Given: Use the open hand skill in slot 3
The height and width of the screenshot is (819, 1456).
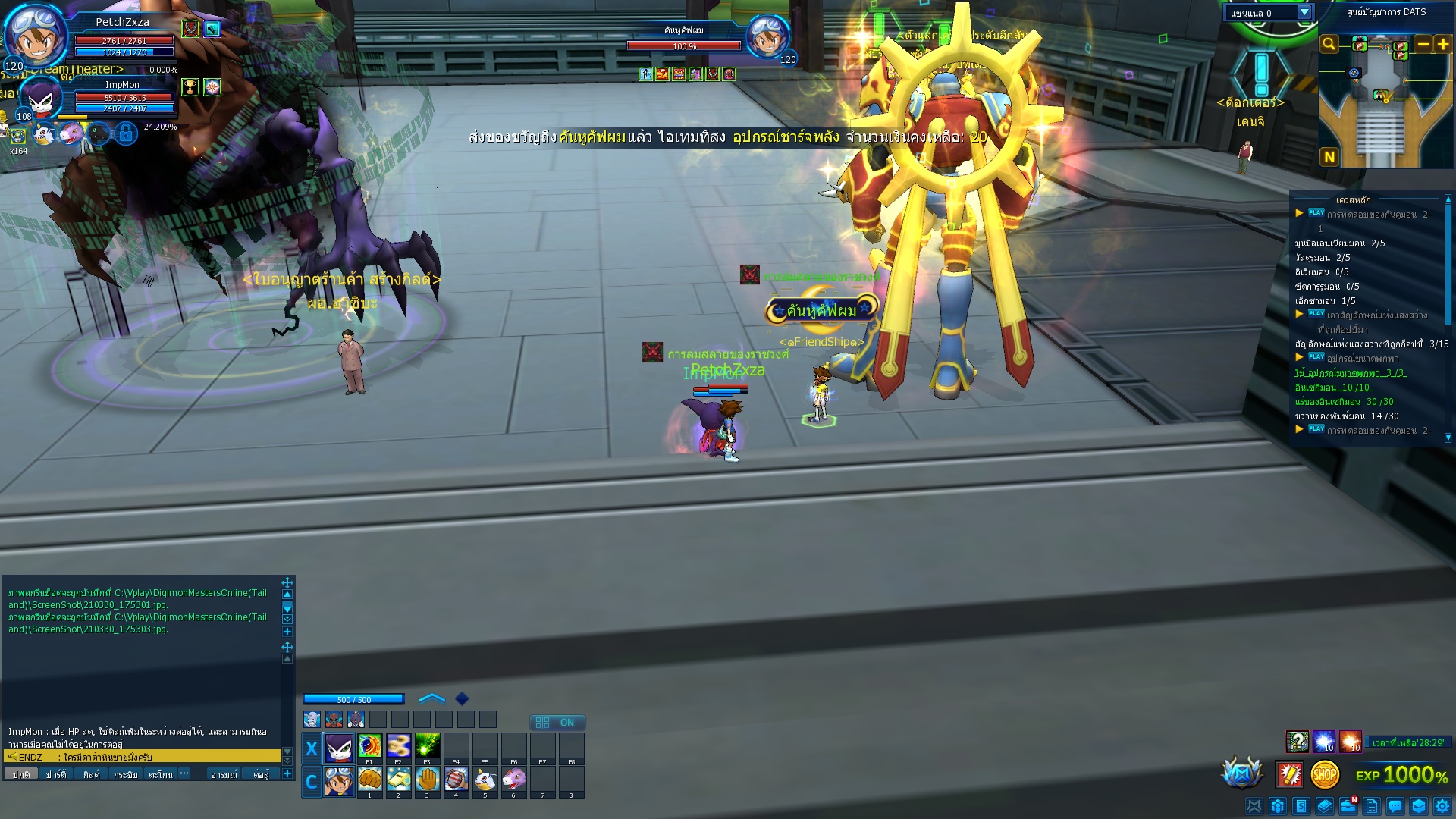Looking at the screenshot, I should [x=427, y=780].
